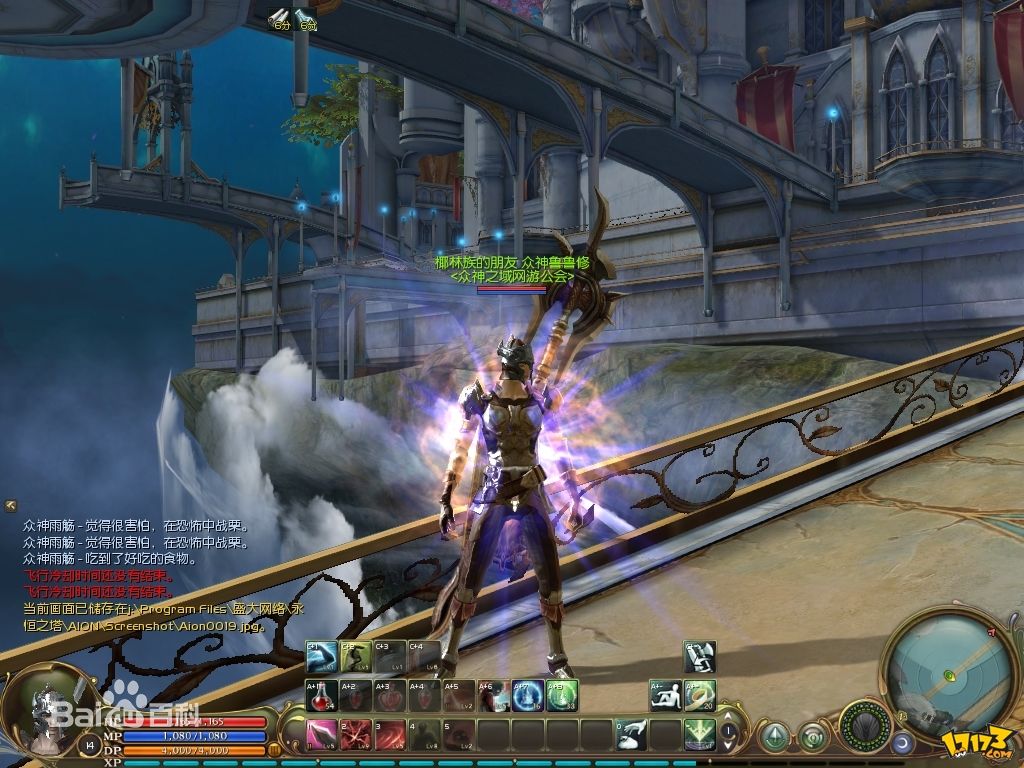Use the red health potion slot
This screenshot has height=768, width=1024.
pos(321,696)
